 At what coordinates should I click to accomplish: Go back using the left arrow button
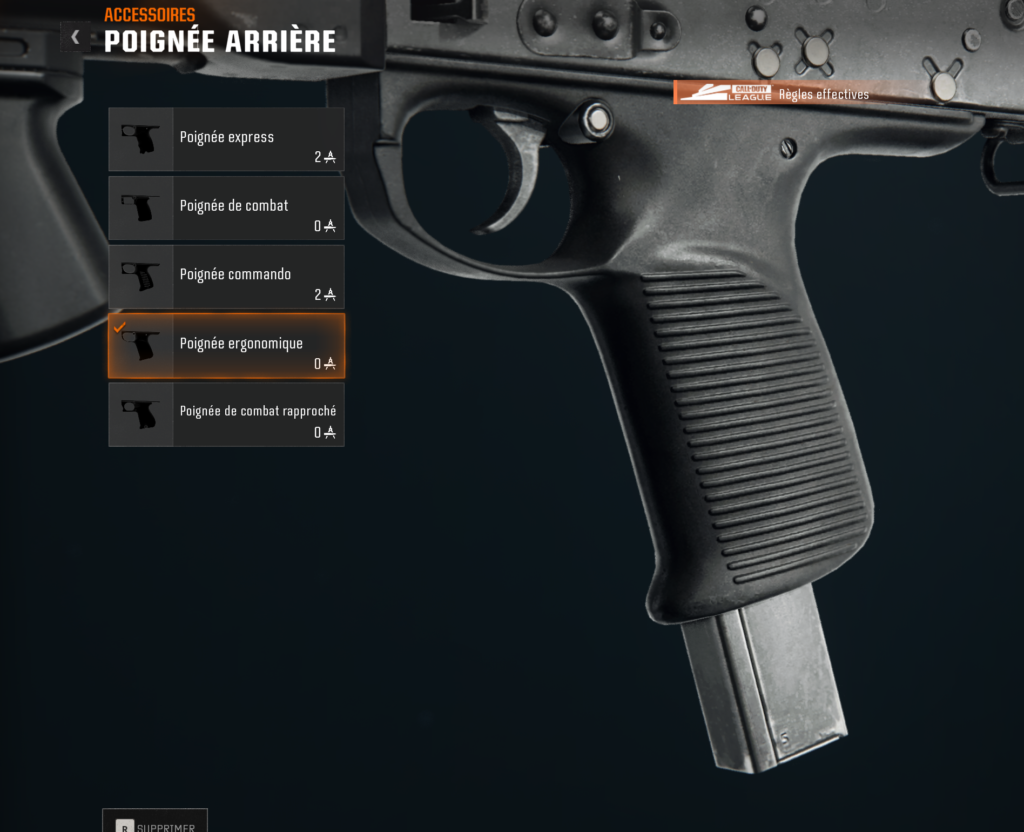pyautogui.click(x=75, y=37)
